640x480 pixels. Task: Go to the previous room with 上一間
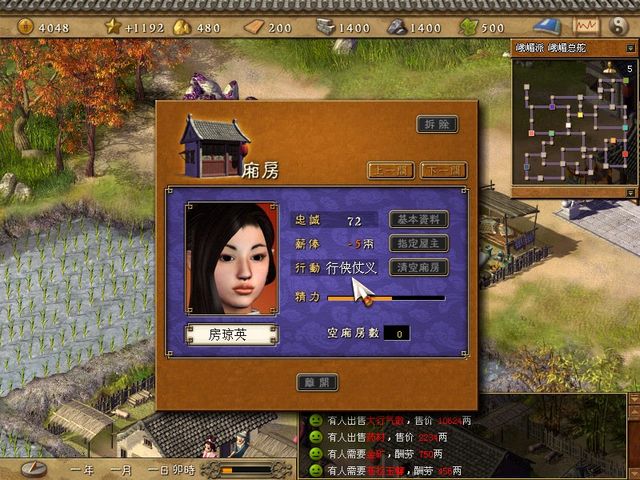point(391,171)
